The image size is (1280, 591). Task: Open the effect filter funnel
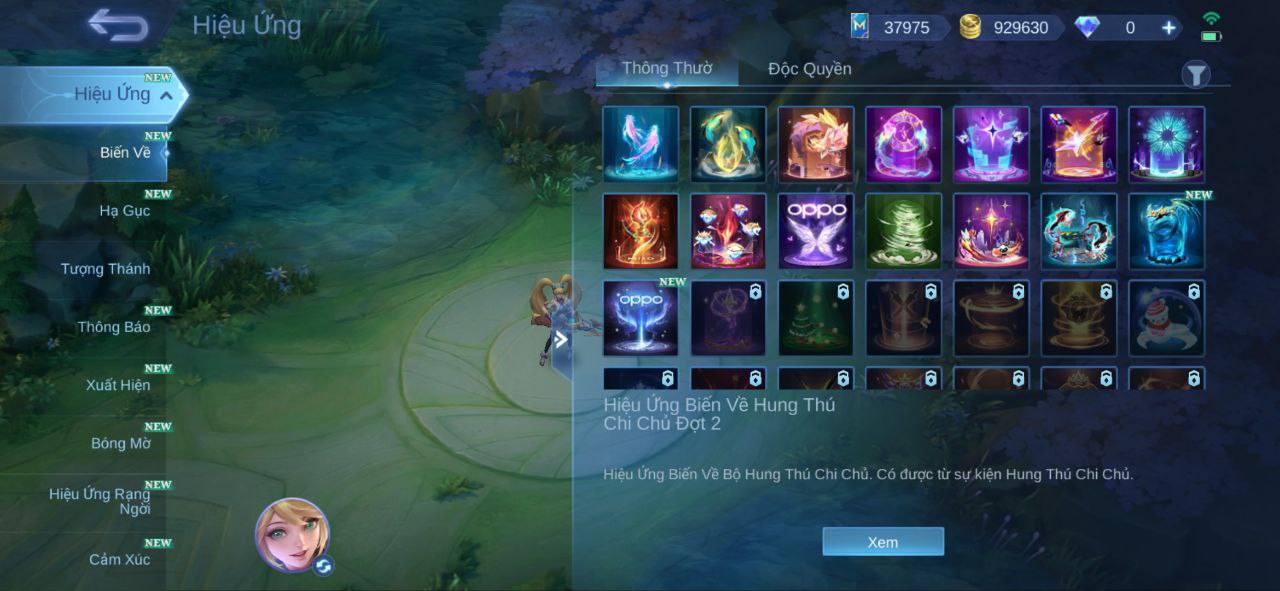(1196, 75)
